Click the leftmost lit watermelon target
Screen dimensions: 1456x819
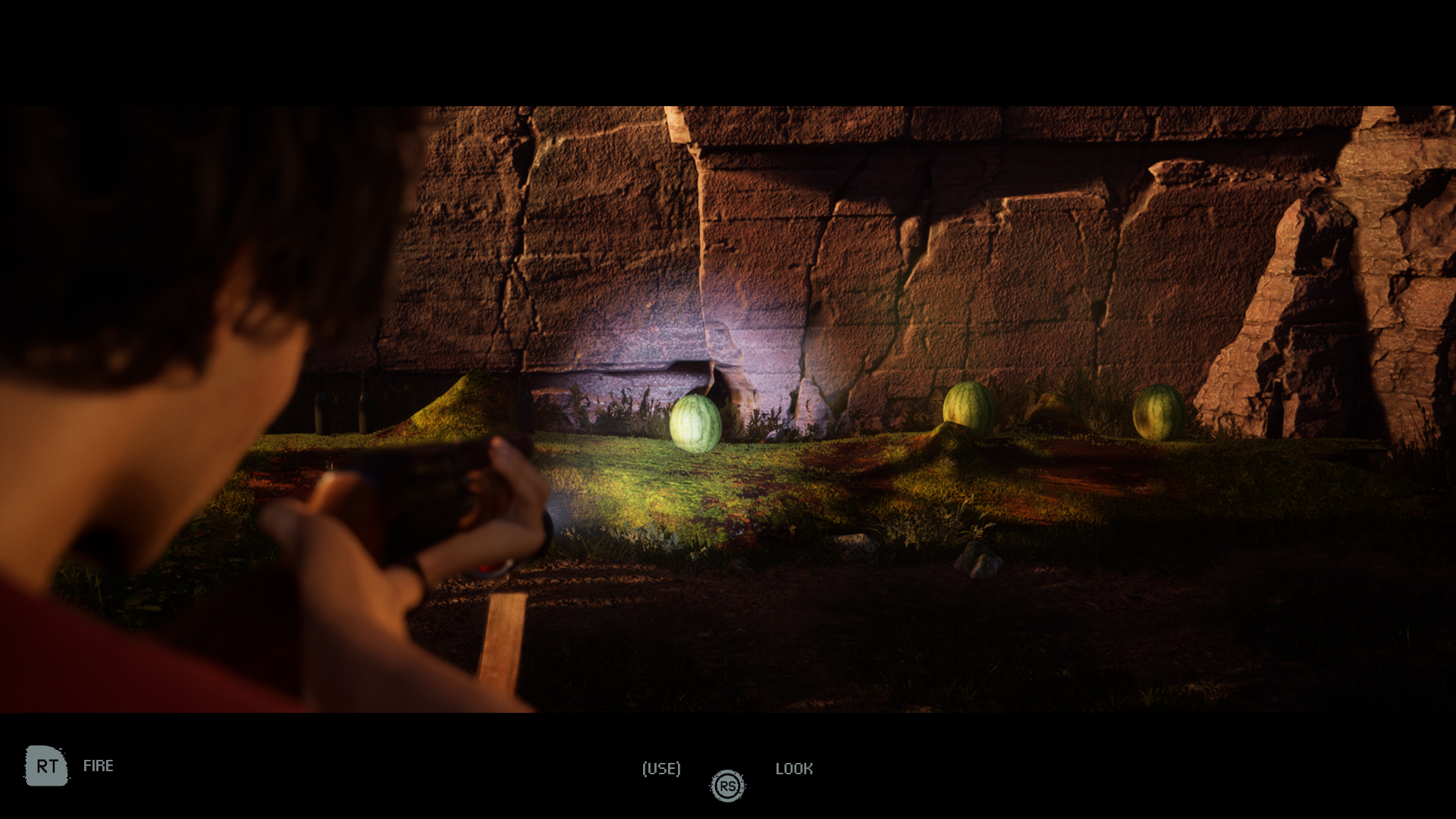tap(695, 421)
